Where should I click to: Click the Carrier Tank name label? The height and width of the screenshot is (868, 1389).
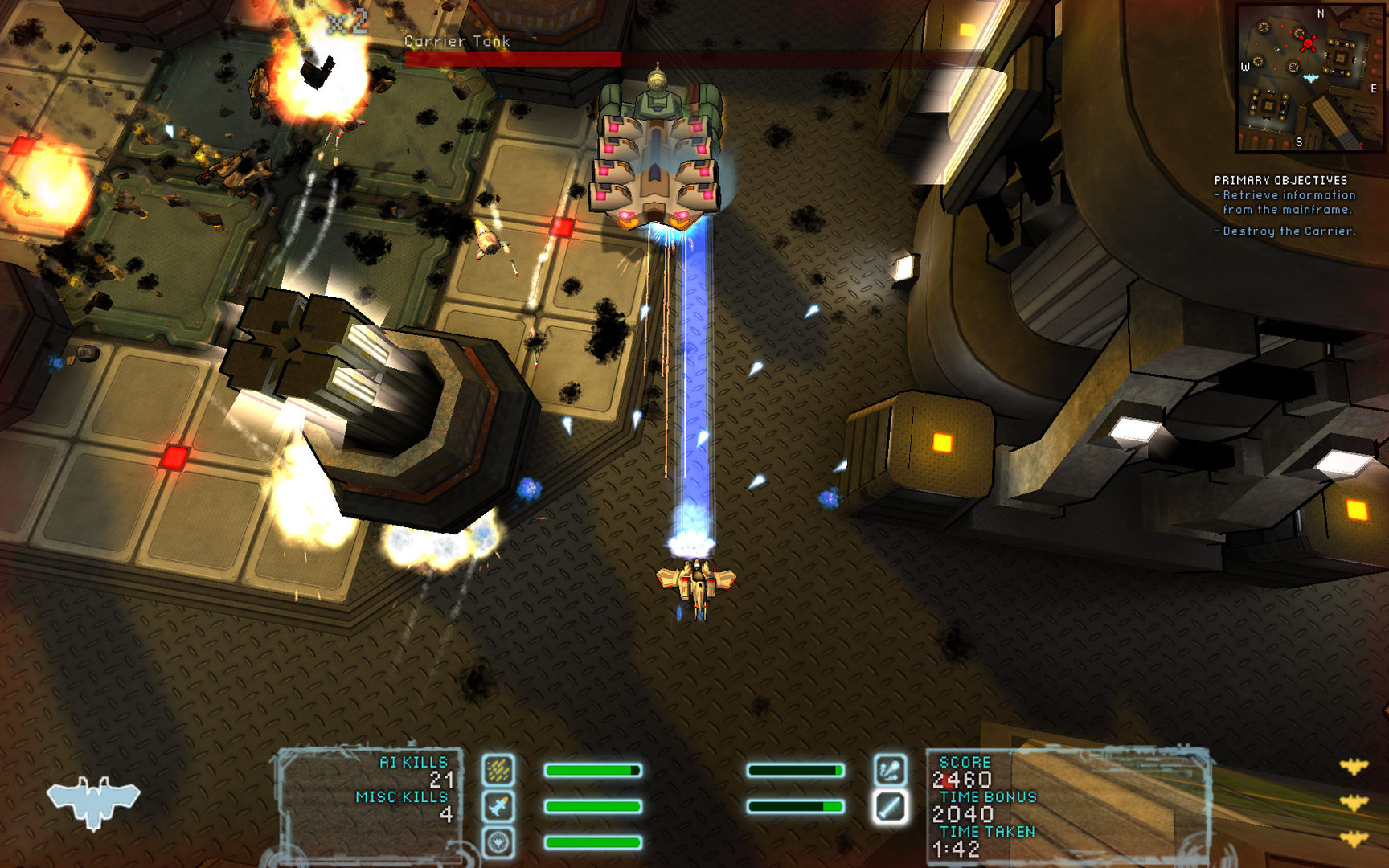click(x=457, y=40)
